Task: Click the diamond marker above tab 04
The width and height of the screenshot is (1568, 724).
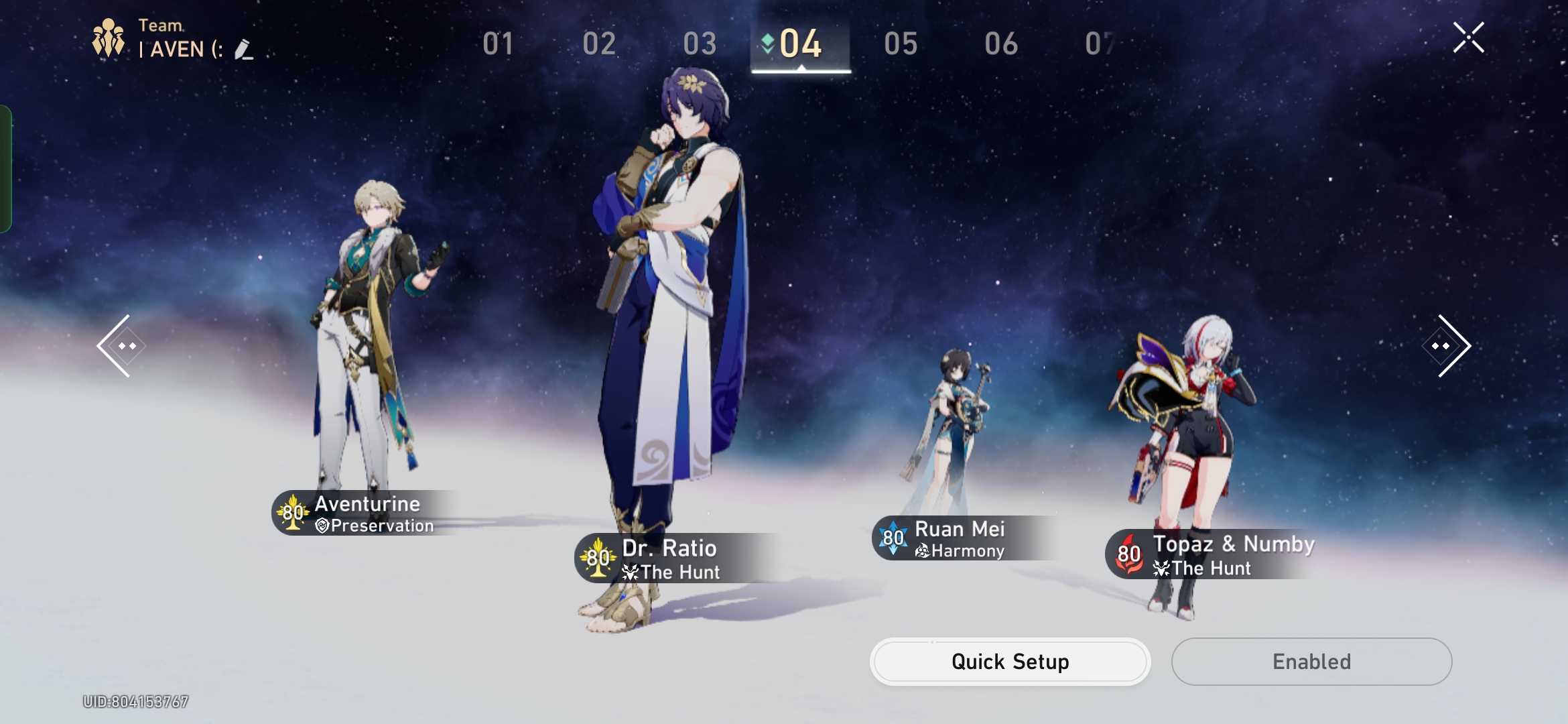Action: 768,41
